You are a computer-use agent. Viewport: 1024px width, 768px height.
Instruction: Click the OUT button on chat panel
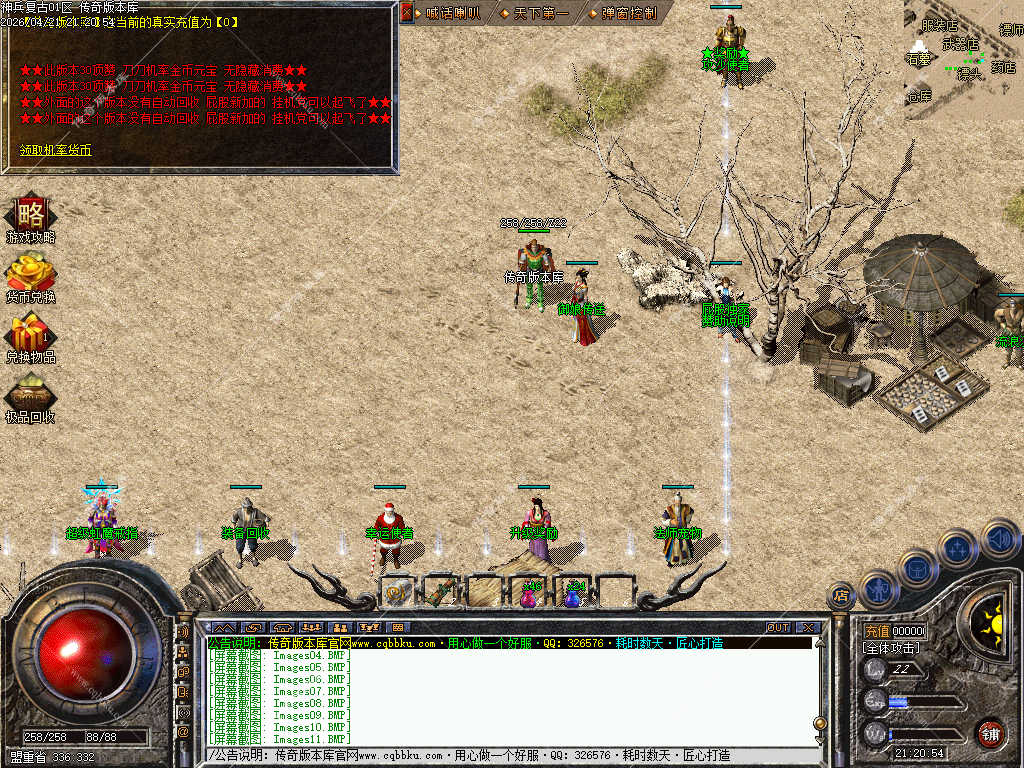click(x=778, y=628)
